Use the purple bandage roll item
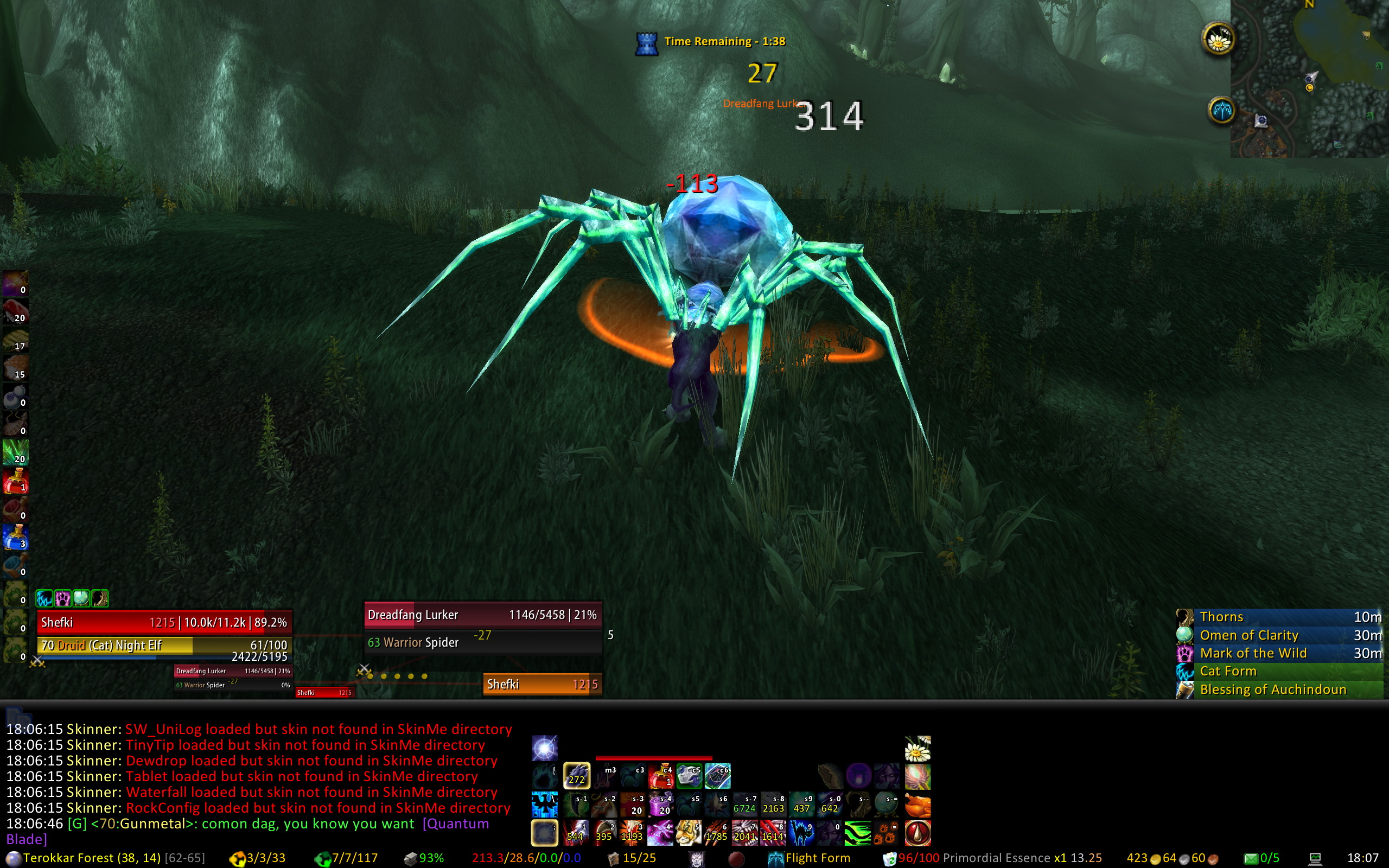The image size is (1389, 868). (x=661, y=805)
